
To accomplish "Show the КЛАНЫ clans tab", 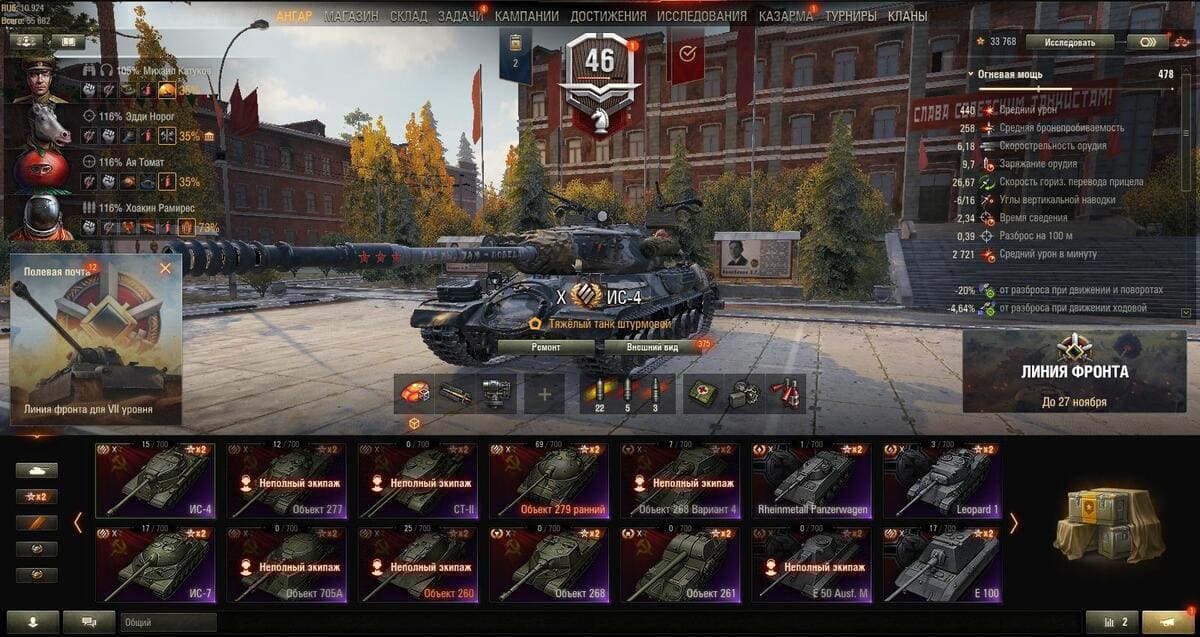I will (907, 16).
